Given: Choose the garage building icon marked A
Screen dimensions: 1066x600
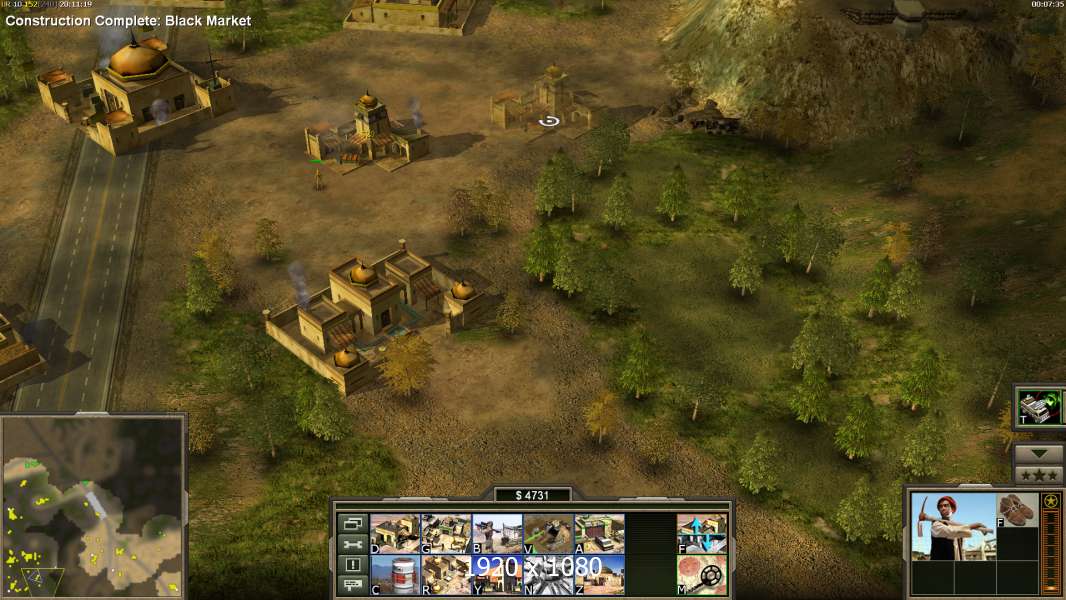Looking at the screenshot, I should 599,534.
